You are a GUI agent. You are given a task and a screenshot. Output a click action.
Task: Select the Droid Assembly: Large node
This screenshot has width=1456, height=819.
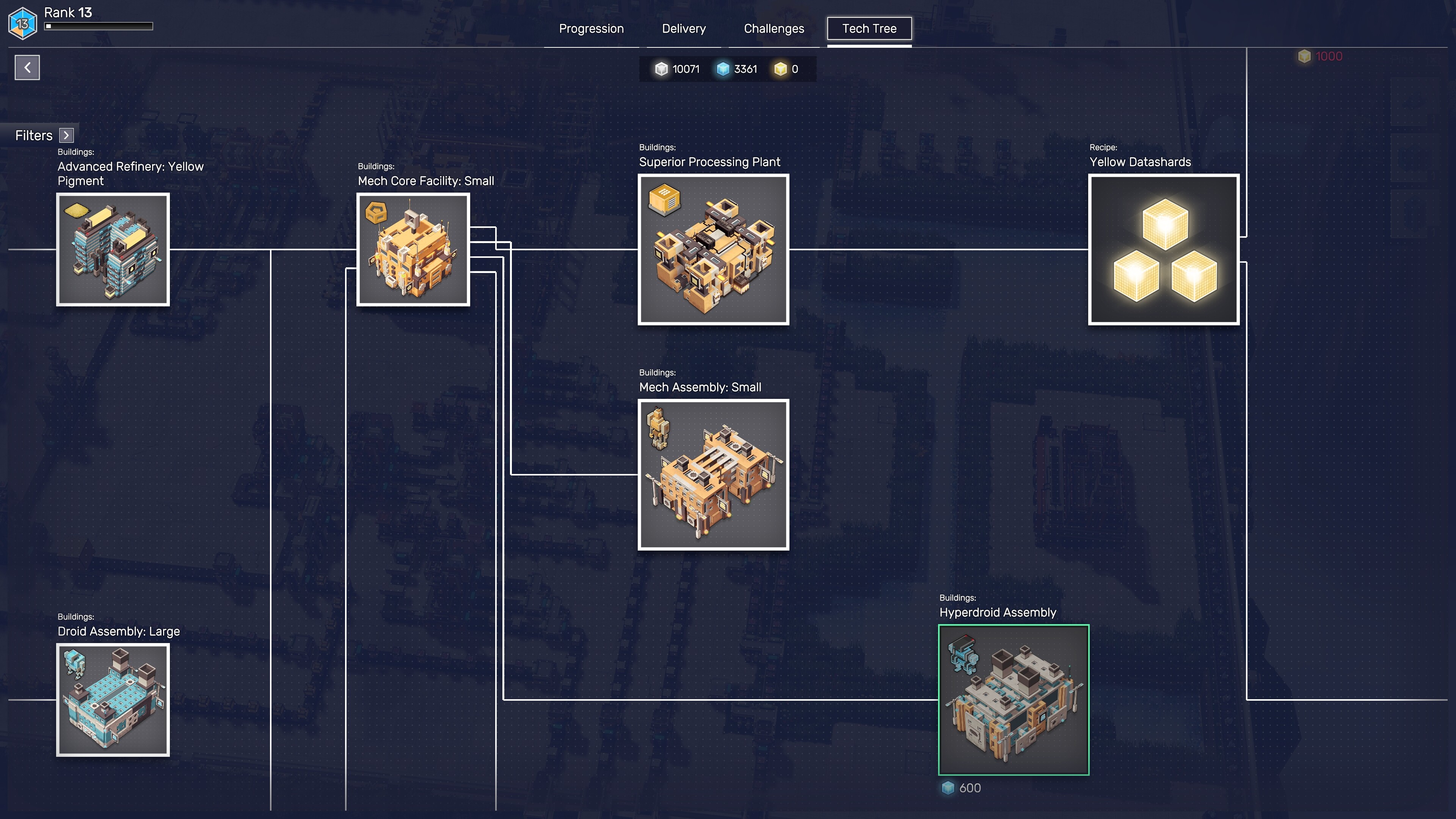[113, 700]
